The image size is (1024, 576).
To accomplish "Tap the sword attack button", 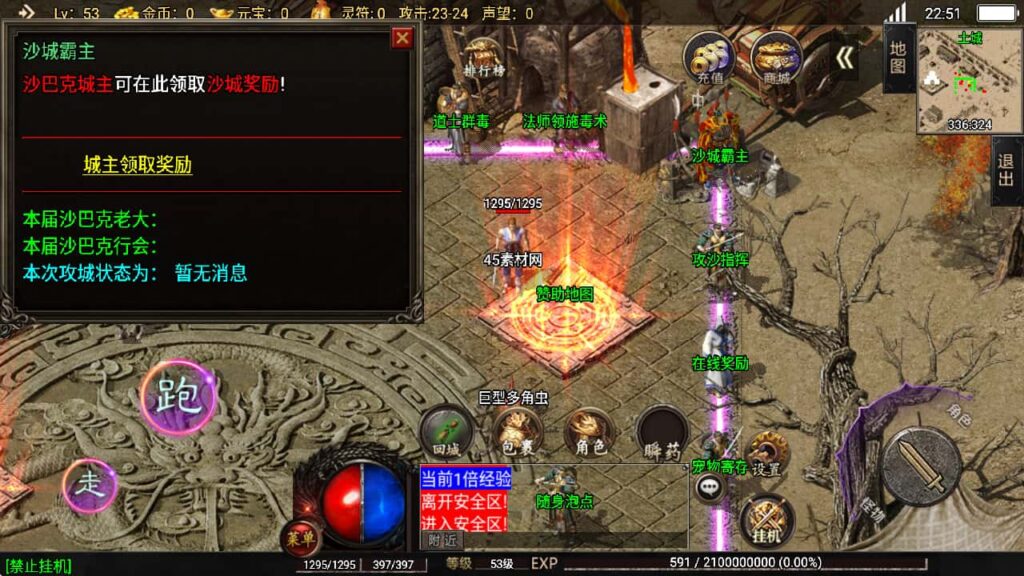I will (920, 467).
